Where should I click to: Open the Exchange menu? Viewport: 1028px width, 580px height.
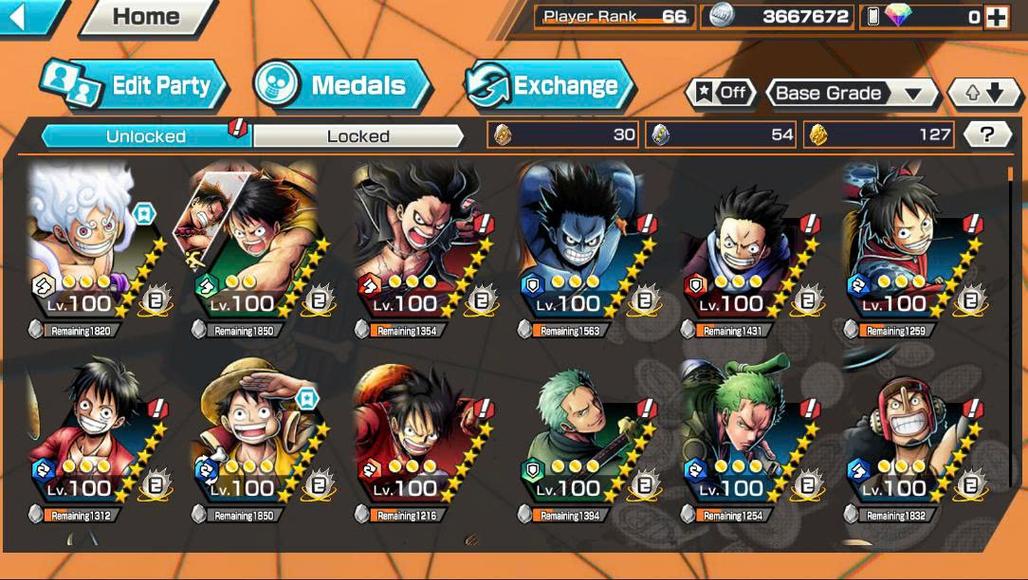pyautogui.click(x=550, y=86)
